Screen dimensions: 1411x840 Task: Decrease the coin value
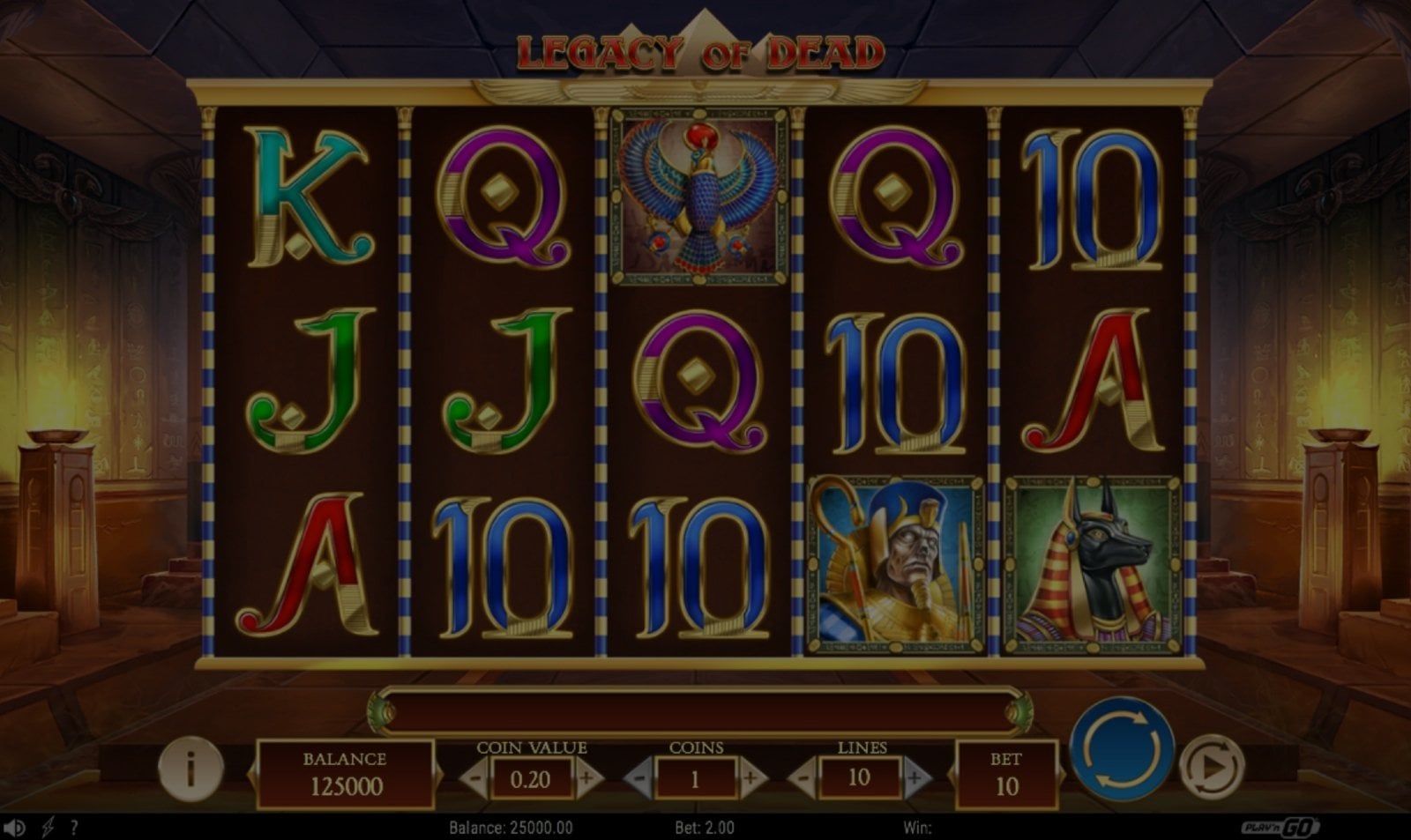pyautogui.click(x=475, y=779)
